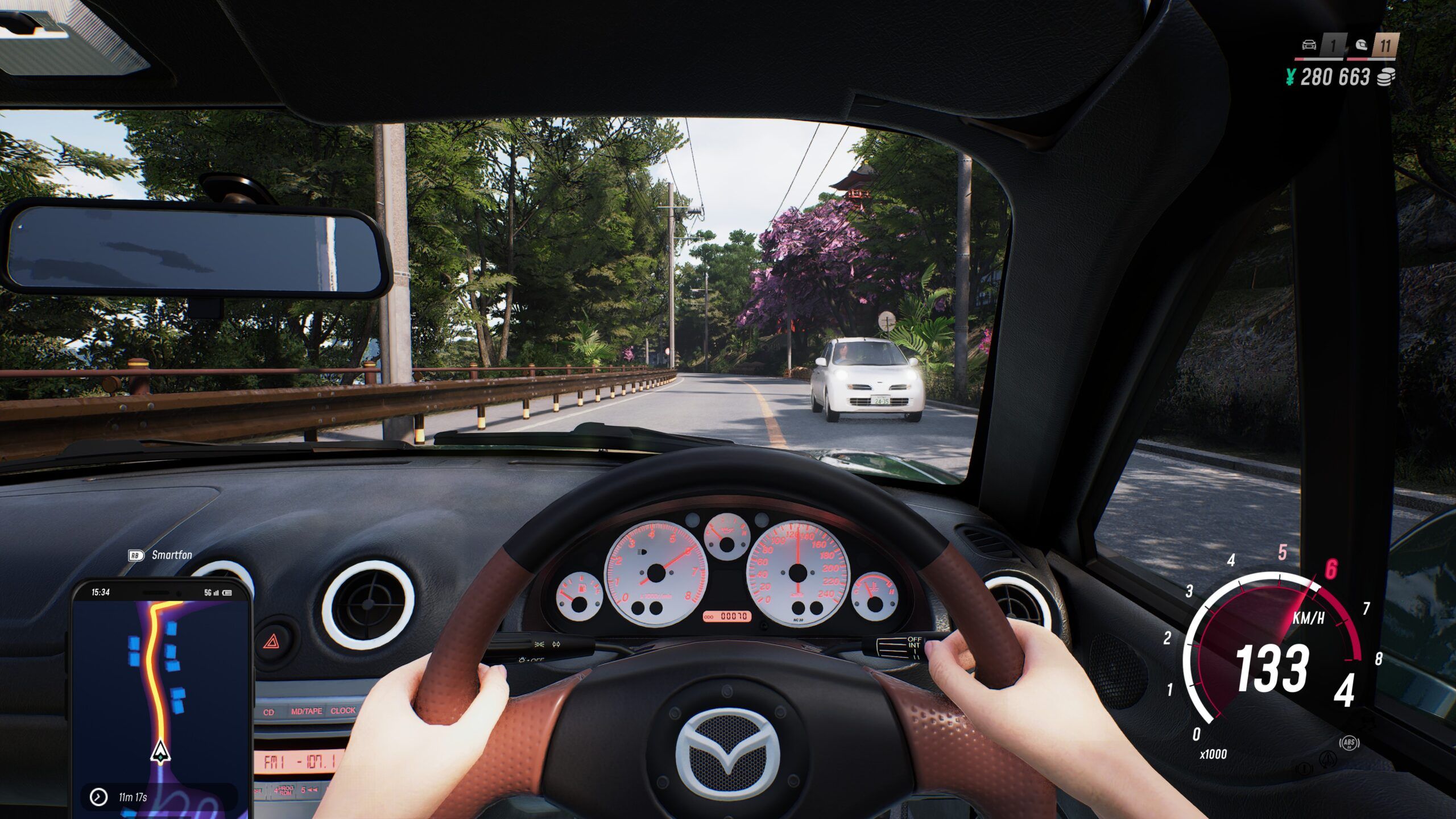Screen dimensions: 1456x819
Task: Click the driver XP progress bar under the helmet icon
Action: [1371, 60]
